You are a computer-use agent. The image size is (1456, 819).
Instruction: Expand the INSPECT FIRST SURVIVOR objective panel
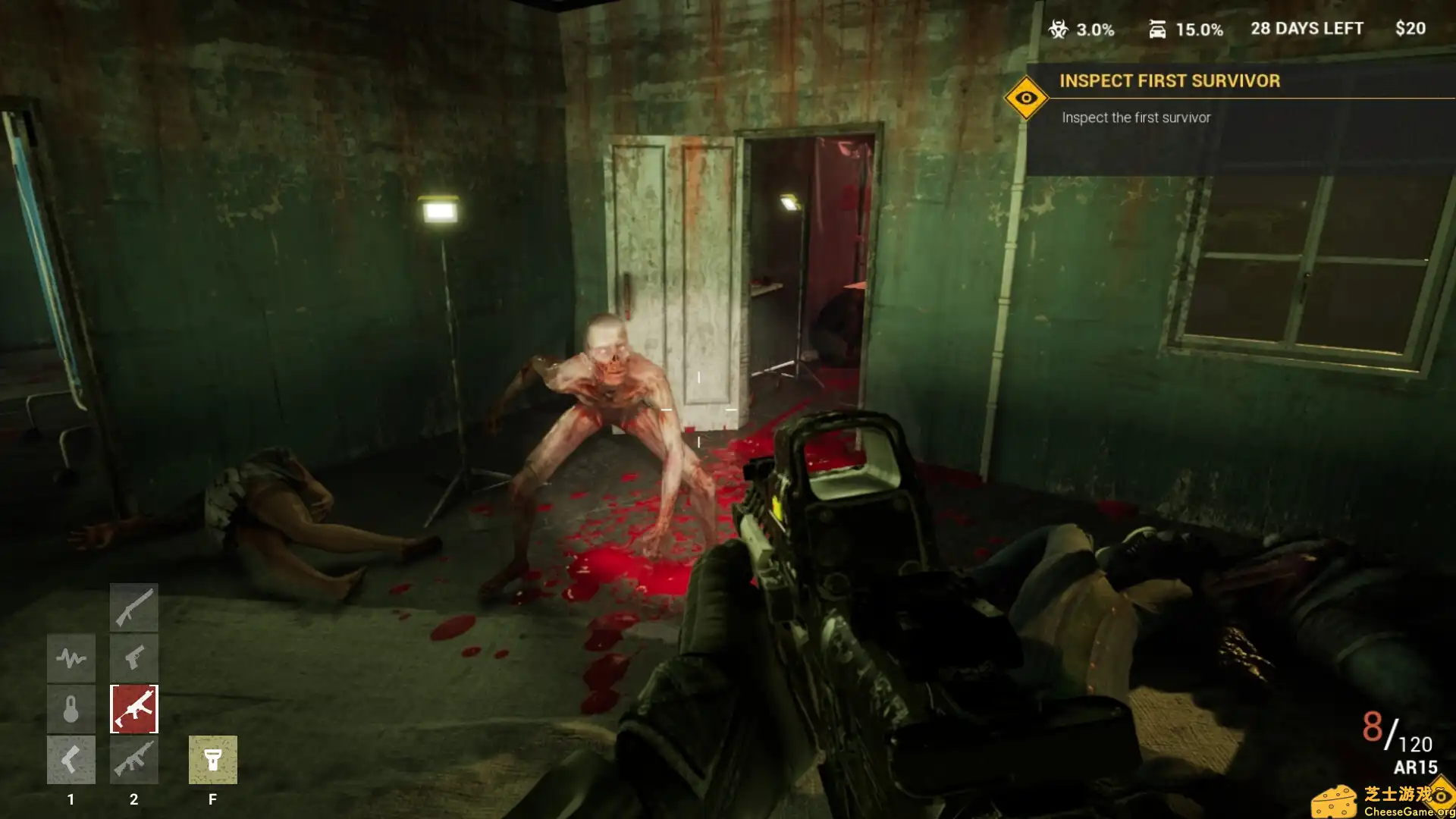(1171, 81)
